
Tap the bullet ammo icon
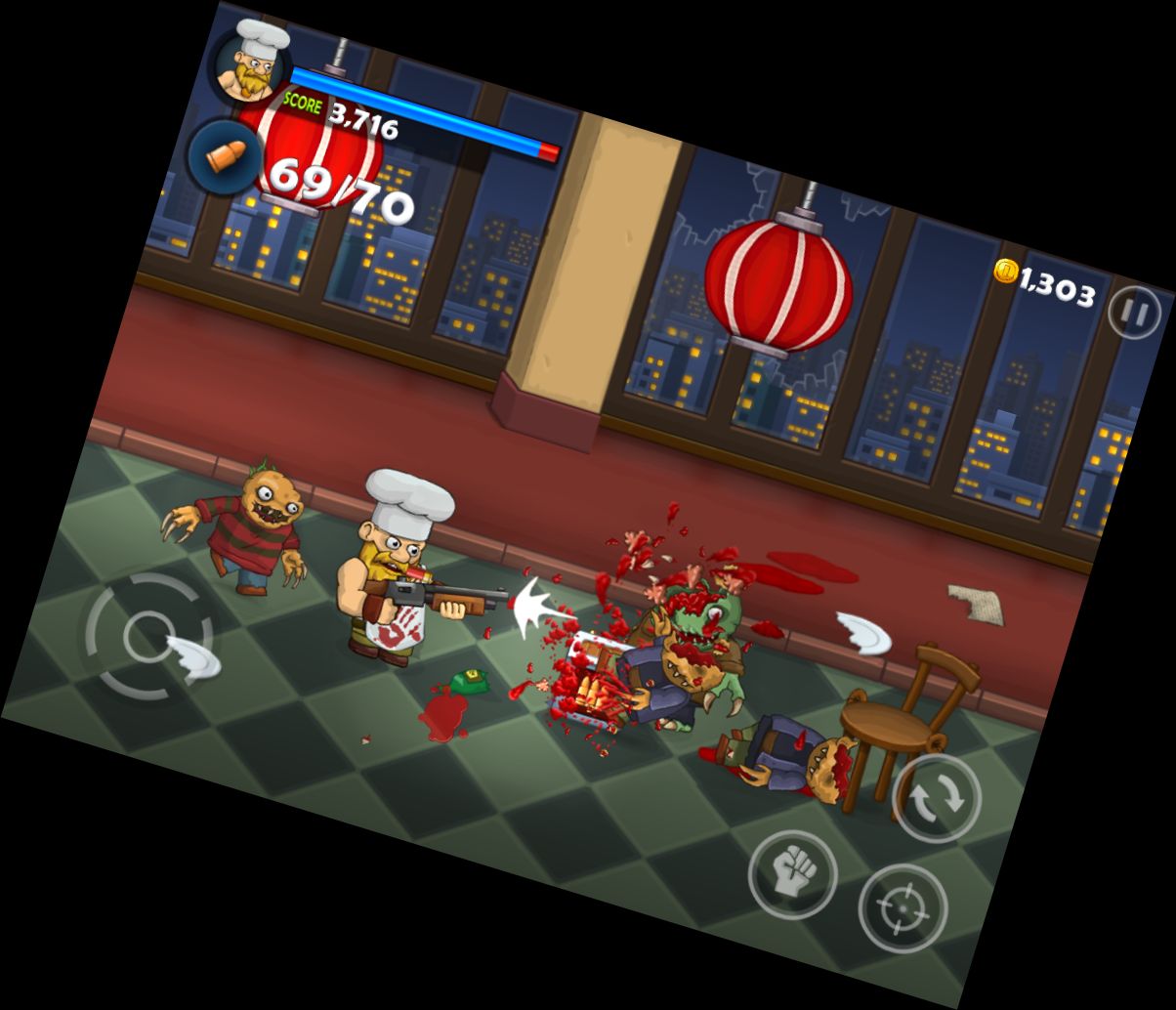tap(224, 156)
